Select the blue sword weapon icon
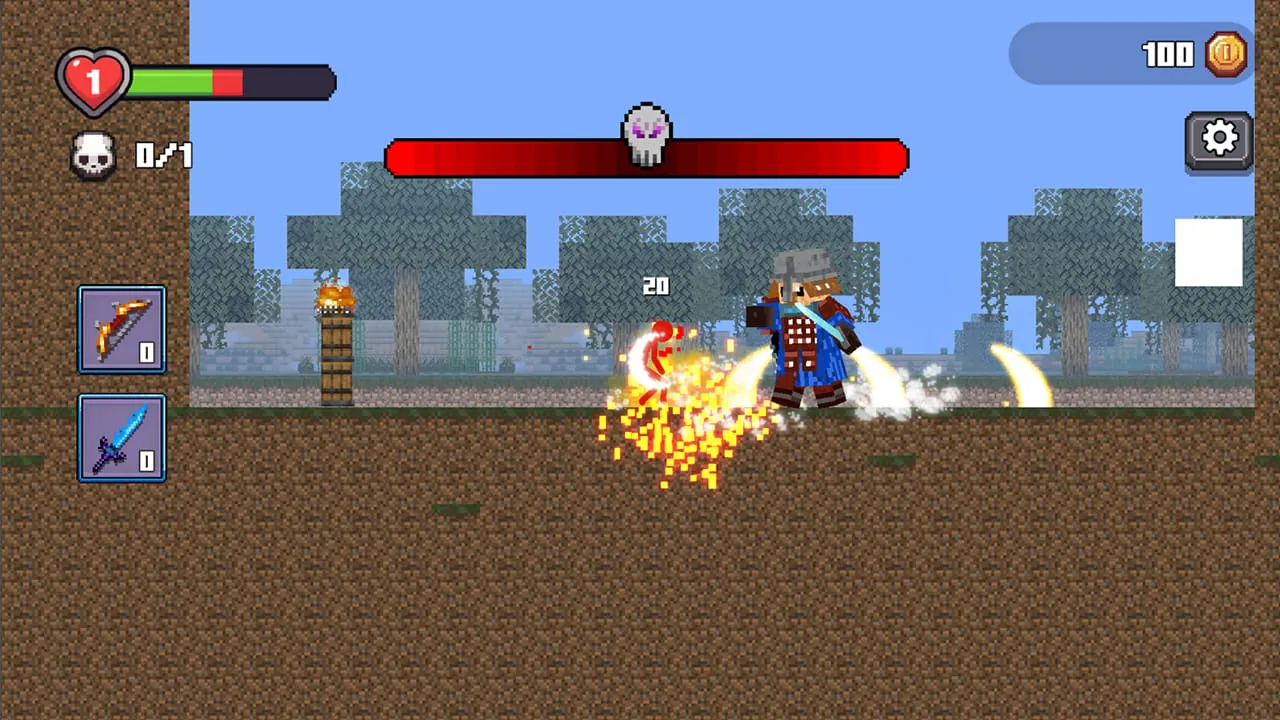The width and height of the screenshot is (1280, 720). coord(121,439)
